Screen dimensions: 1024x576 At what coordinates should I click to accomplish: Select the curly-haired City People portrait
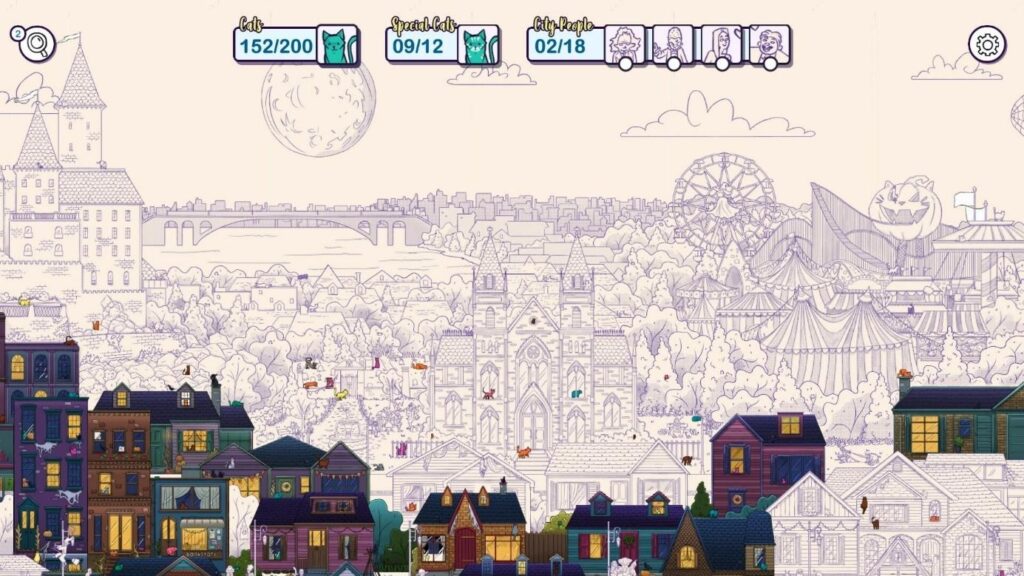pos(625,44)
